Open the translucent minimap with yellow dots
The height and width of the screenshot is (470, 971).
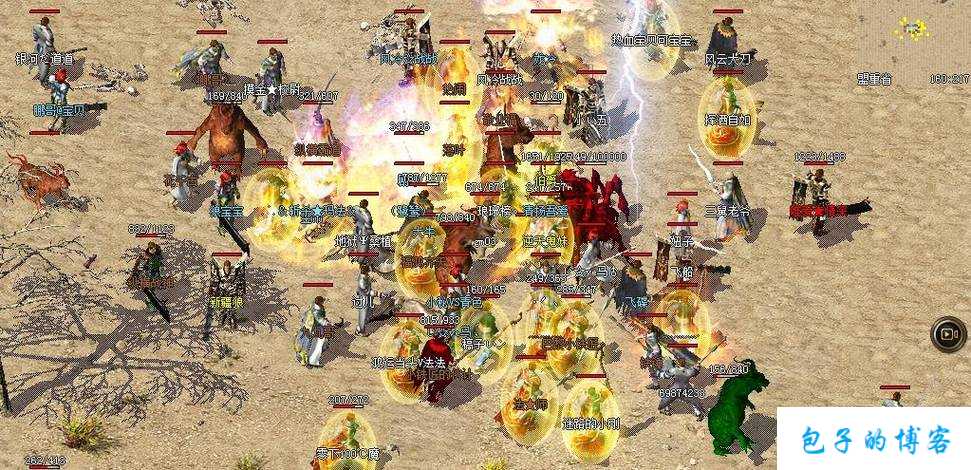click(911, 29)
